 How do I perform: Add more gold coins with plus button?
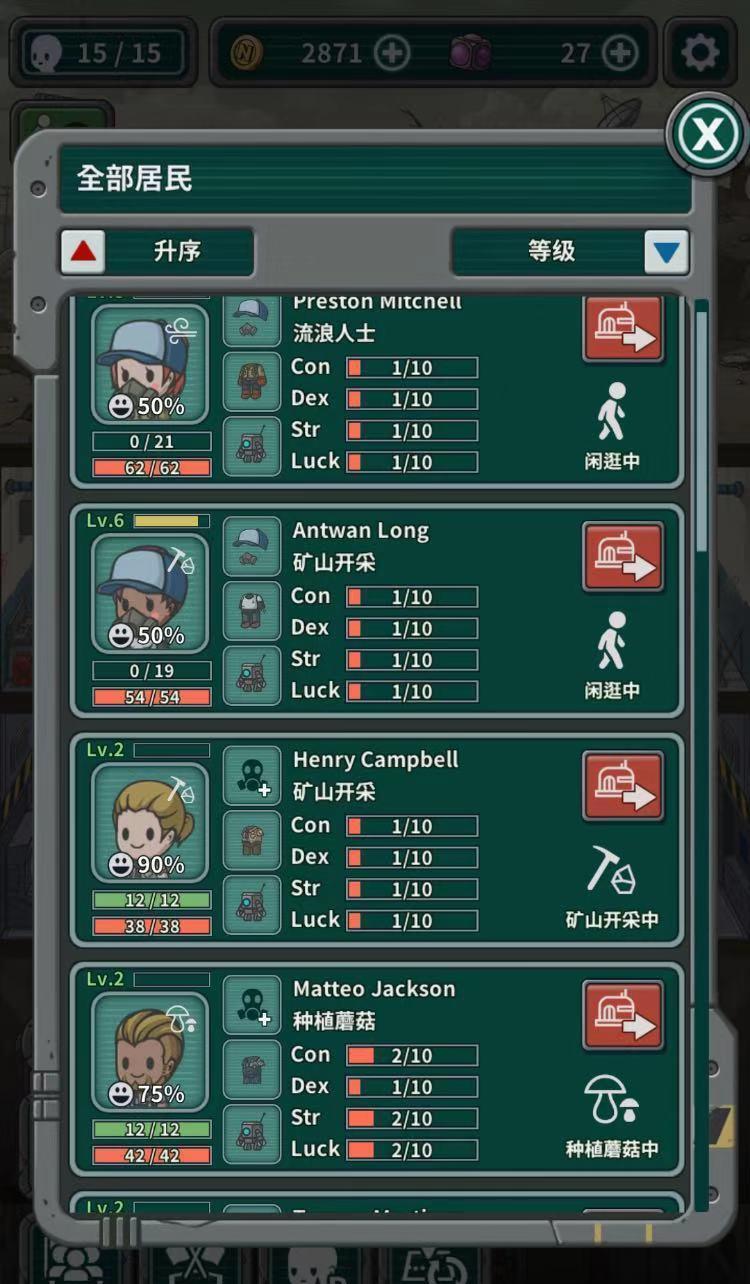point(392,53)
